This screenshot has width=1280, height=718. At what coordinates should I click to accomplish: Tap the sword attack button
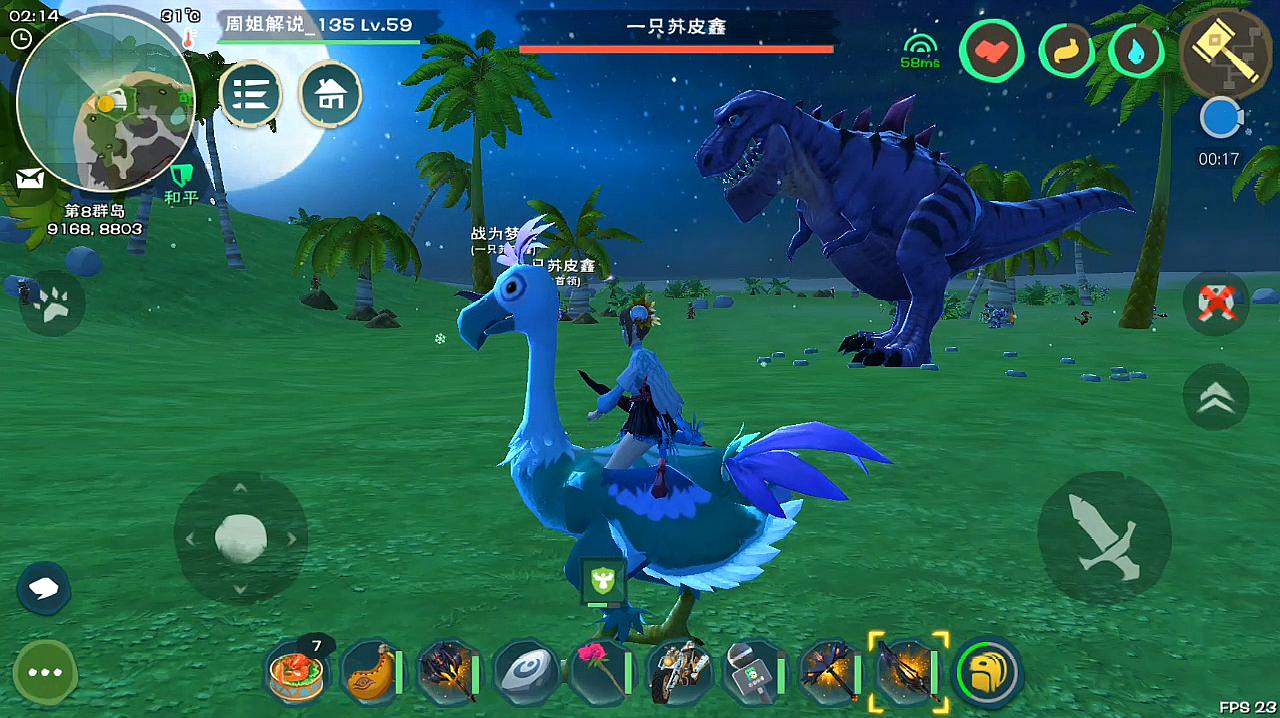click(1104, 538)
